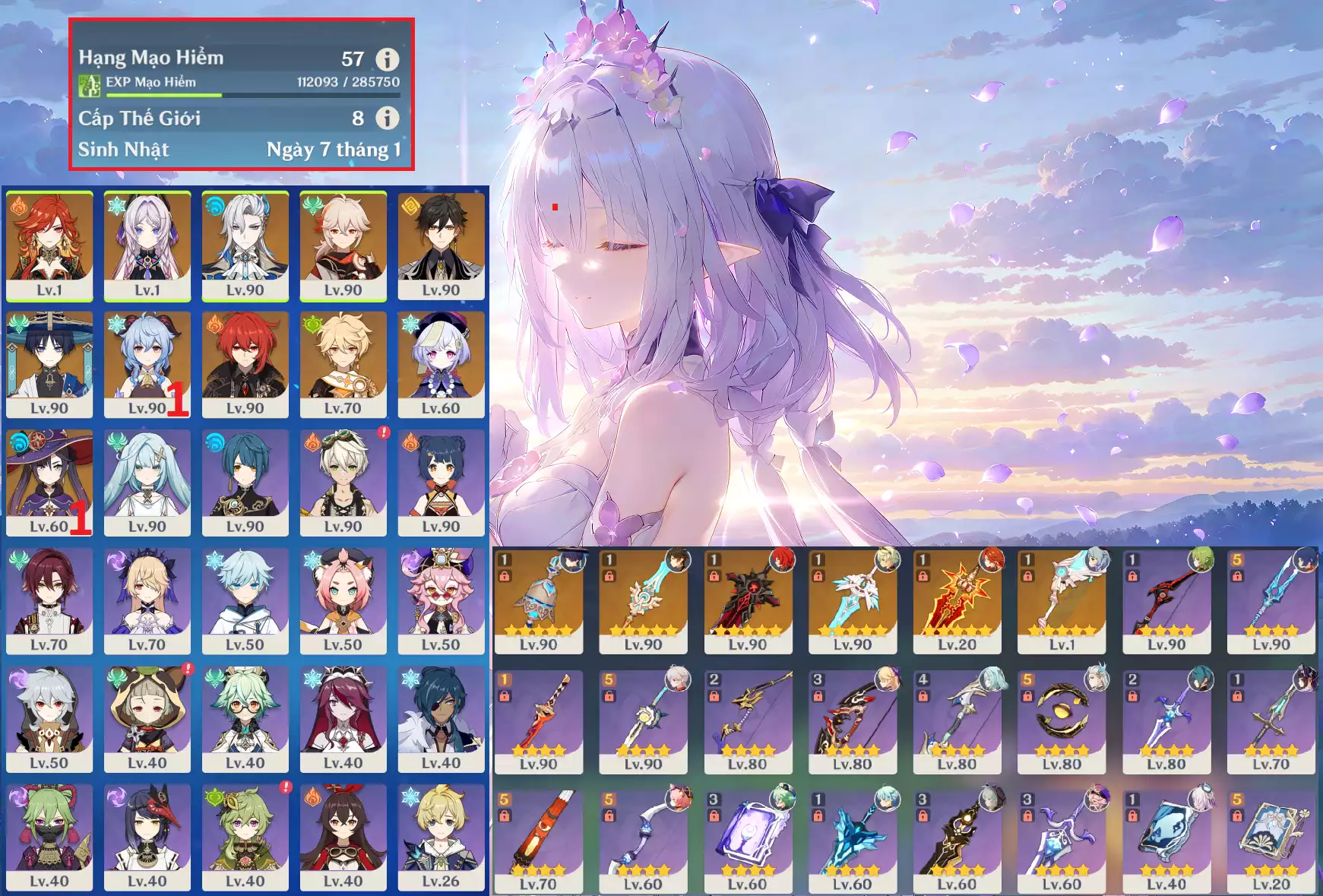Select the Mika Lv.26 character card

(x=441, y=837)
